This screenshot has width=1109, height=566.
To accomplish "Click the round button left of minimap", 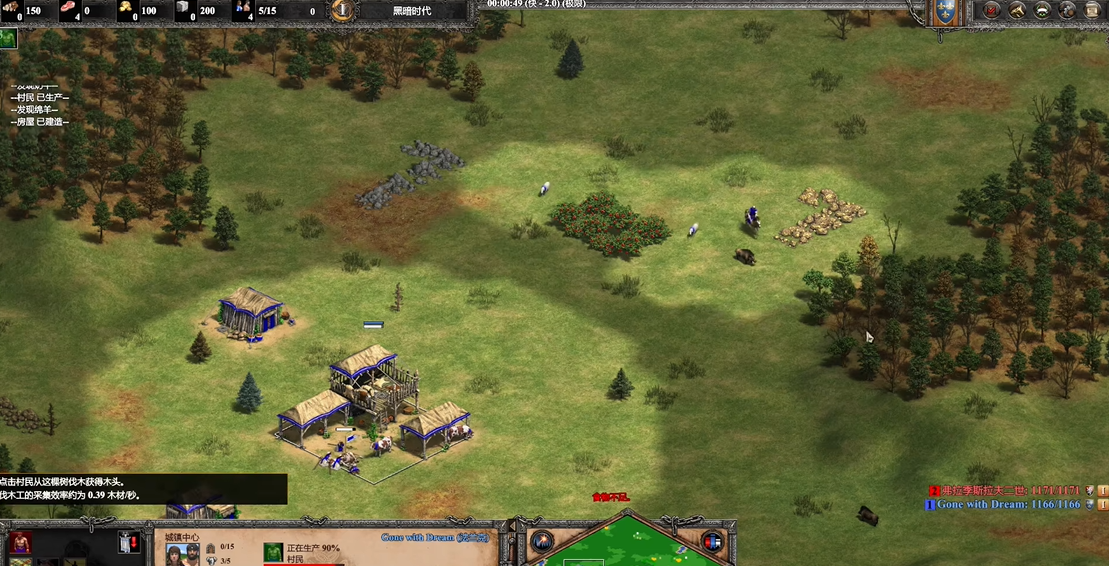I will click(541, 542).
